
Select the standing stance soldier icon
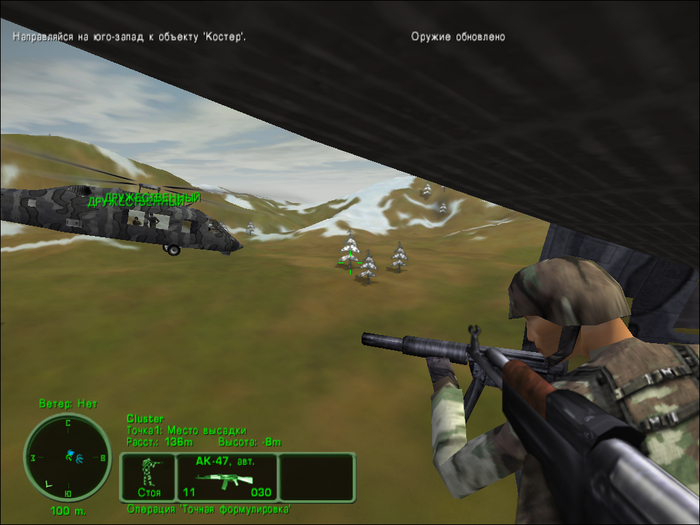point(147,477)
